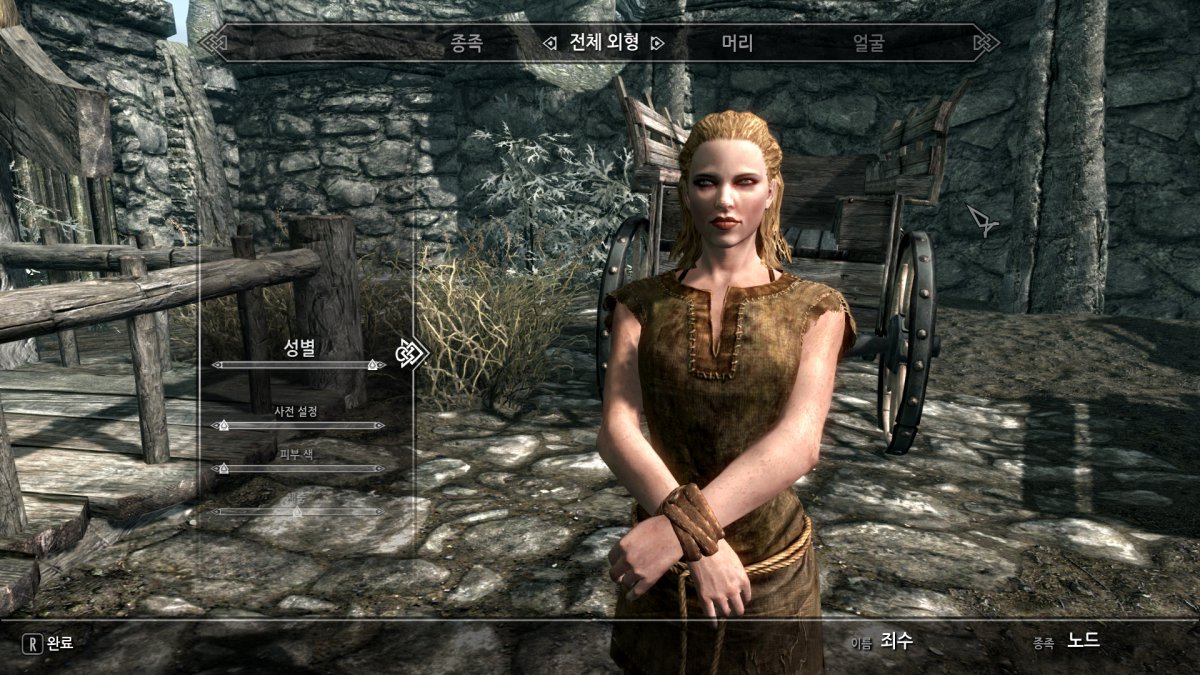1200x675 pixels.
Task: Click the right-end arrow of the 성별 slider
Action: pyautogui.click(x=383, y=365)
